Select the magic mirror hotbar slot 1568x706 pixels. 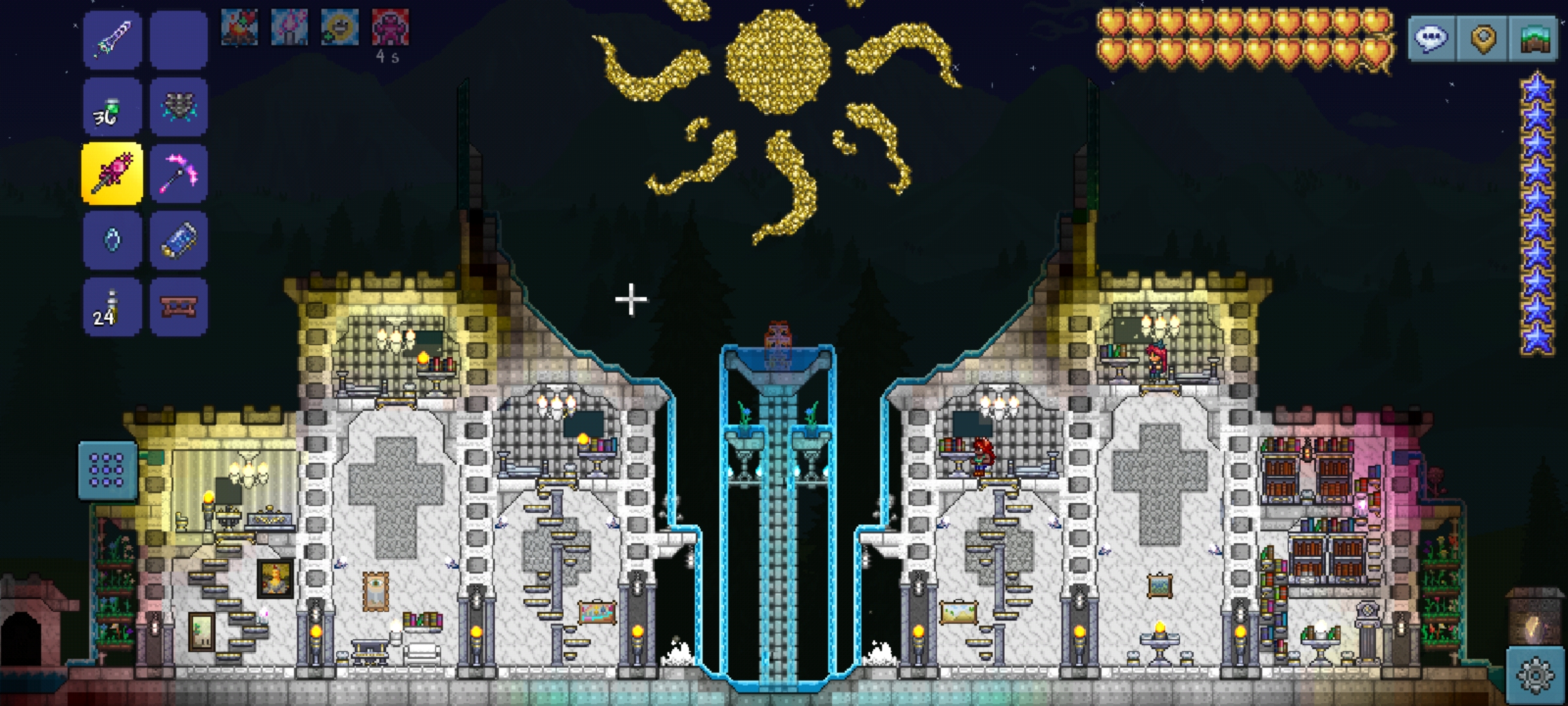coord(112,241)
